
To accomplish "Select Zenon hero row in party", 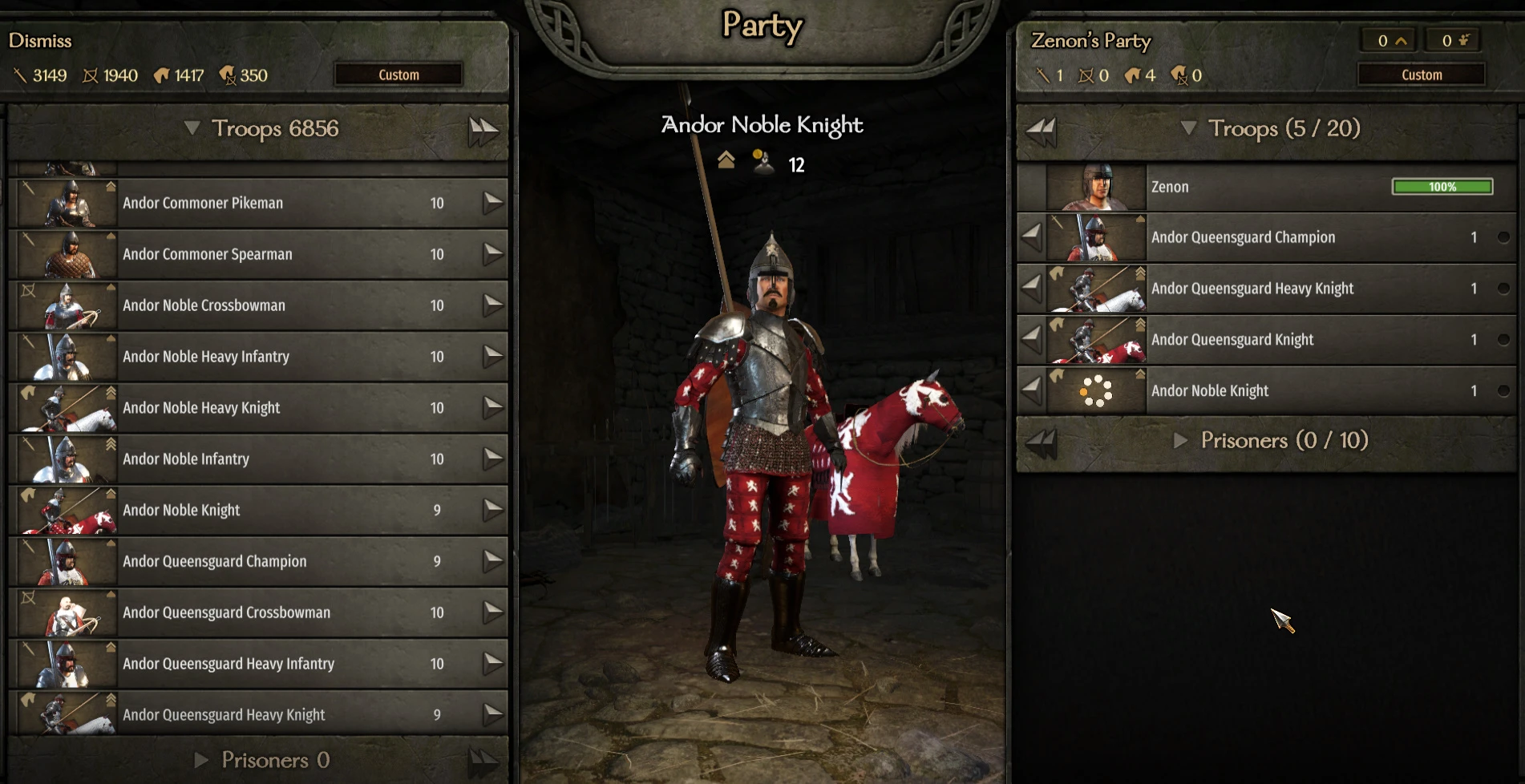I will click(1267, 188).
